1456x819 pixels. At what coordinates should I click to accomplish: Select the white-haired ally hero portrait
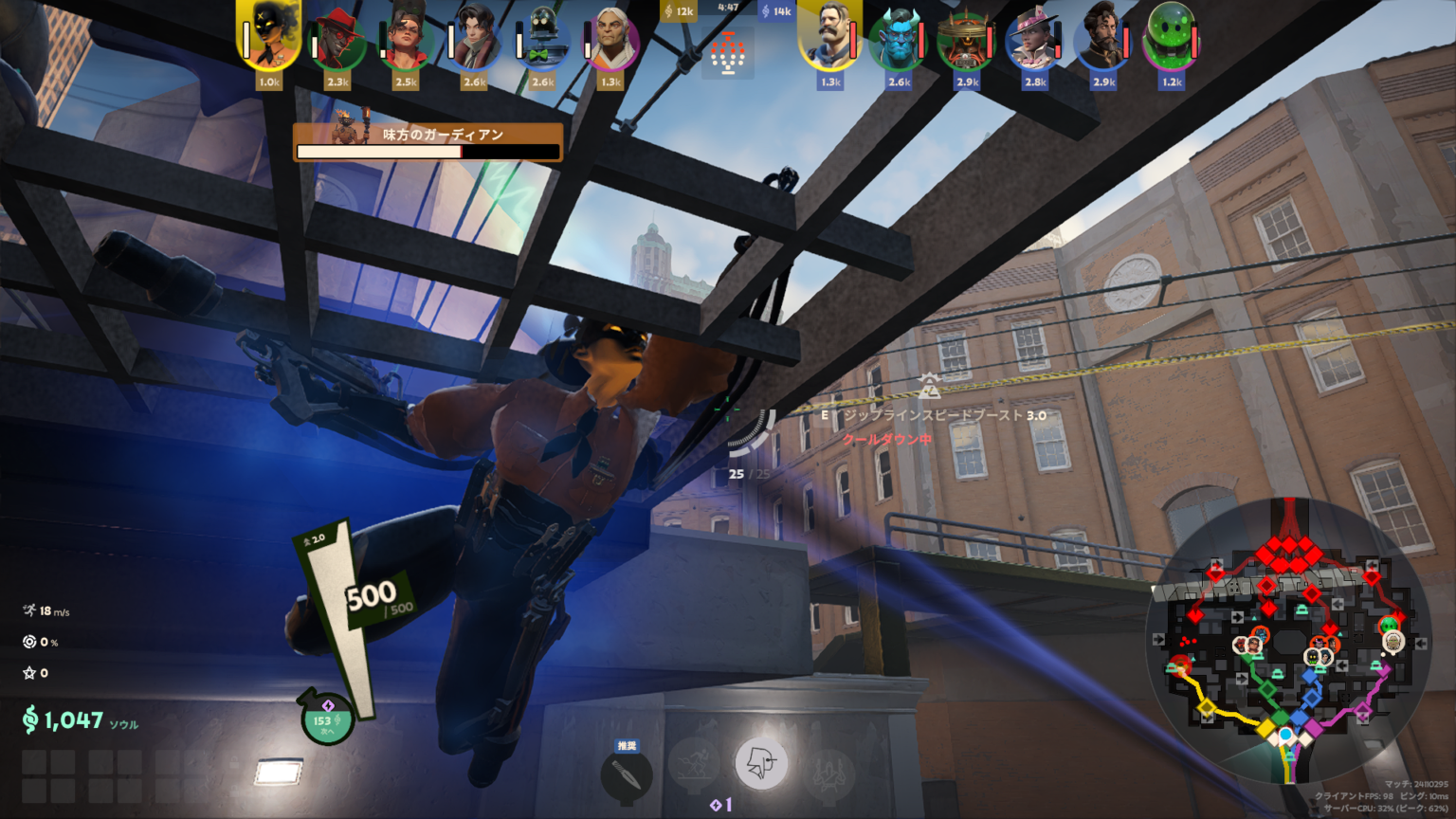click(x=611, y=39)
